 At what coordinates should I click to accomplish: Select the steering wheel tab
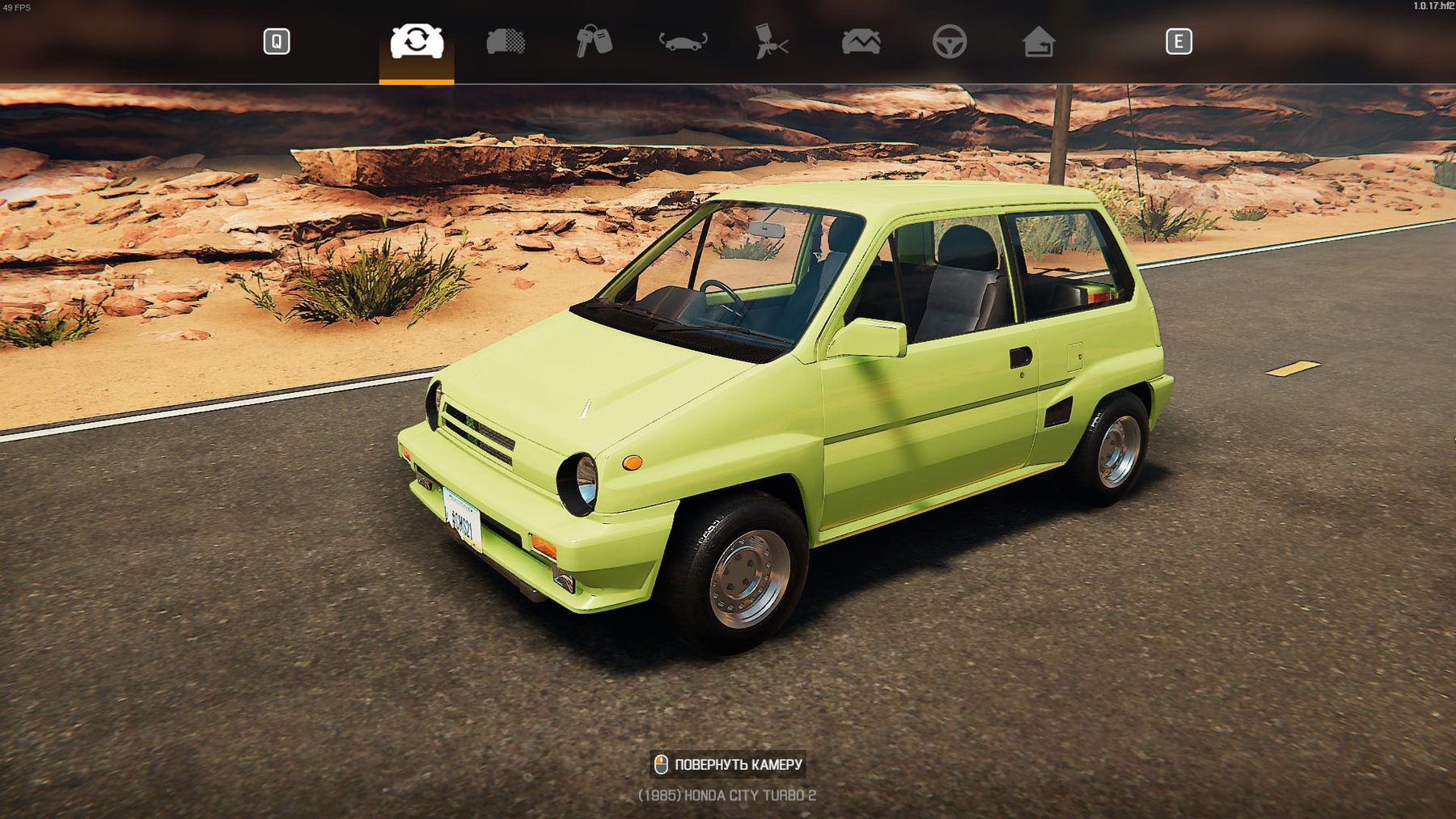(949, 41)
